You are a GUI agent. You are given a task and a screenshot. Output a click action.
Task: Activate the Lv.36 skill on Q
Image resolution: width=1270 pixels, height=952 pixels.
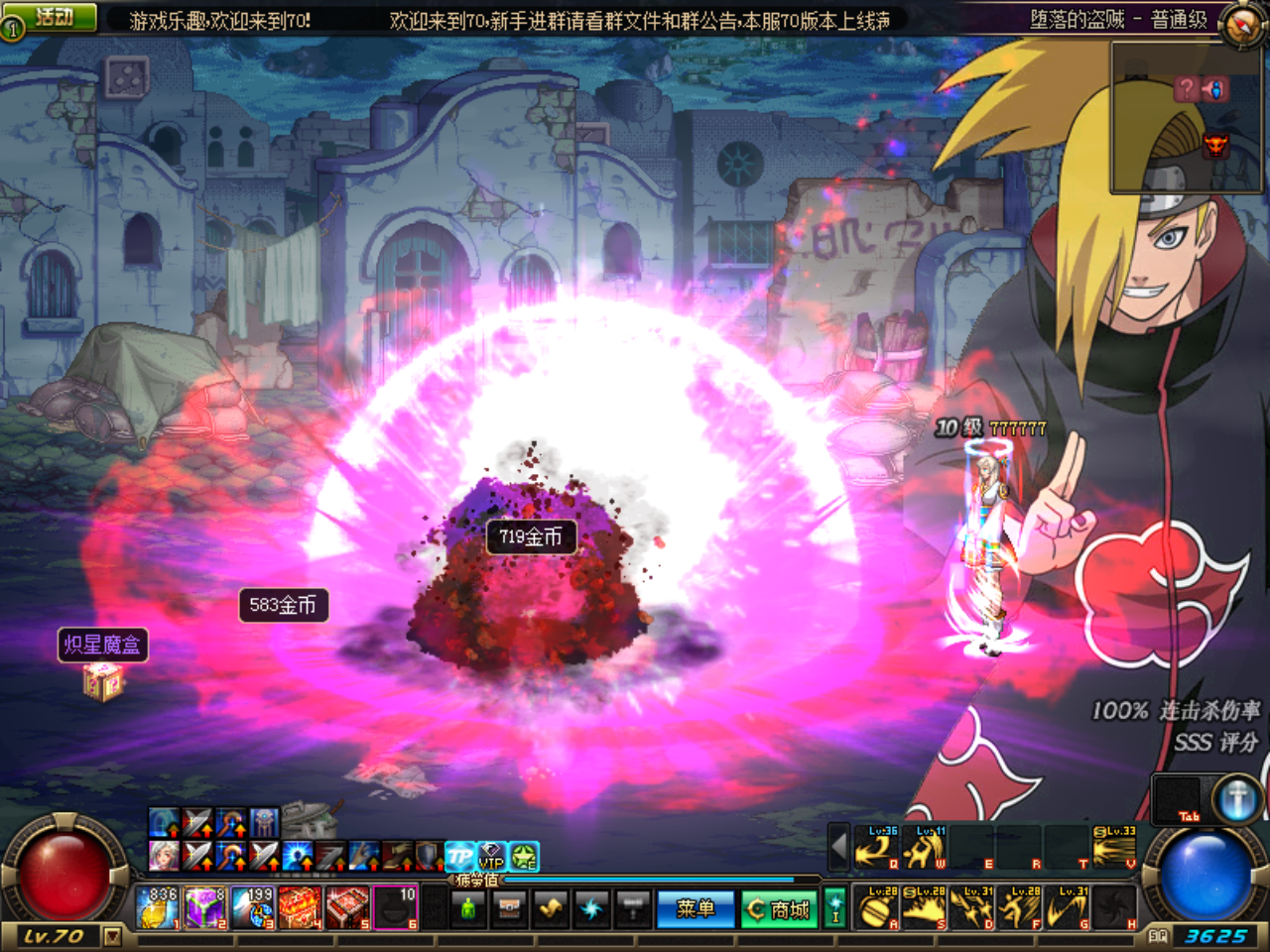point(877,848)
